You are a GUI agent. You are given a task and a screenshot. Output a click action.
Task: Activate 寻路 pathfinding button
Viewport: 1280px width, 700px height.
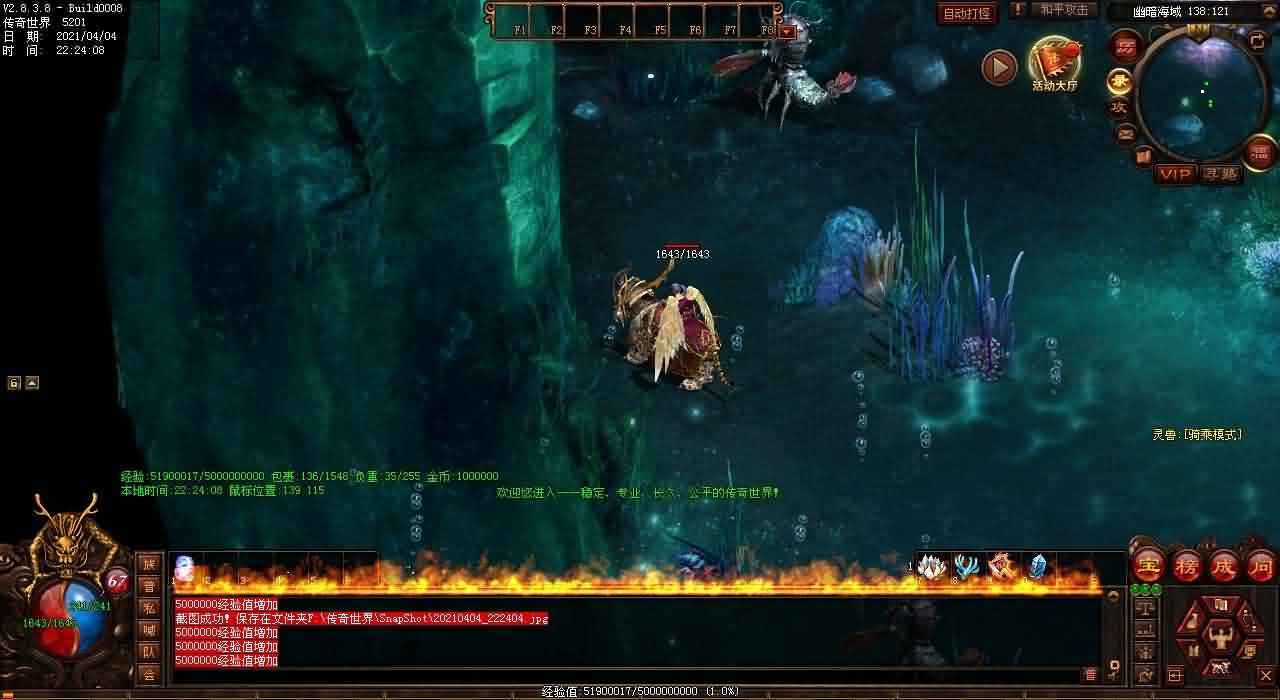click(1220, 174)
